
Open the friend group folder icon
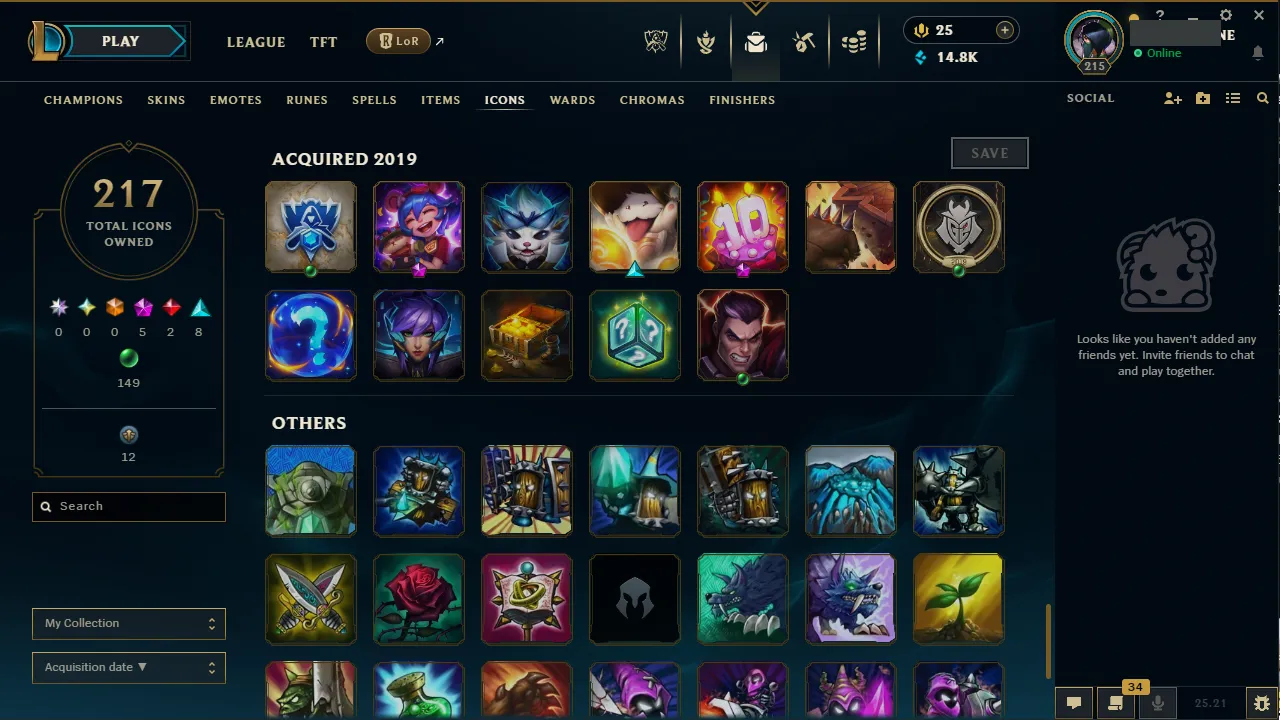tap(1202, 98)
